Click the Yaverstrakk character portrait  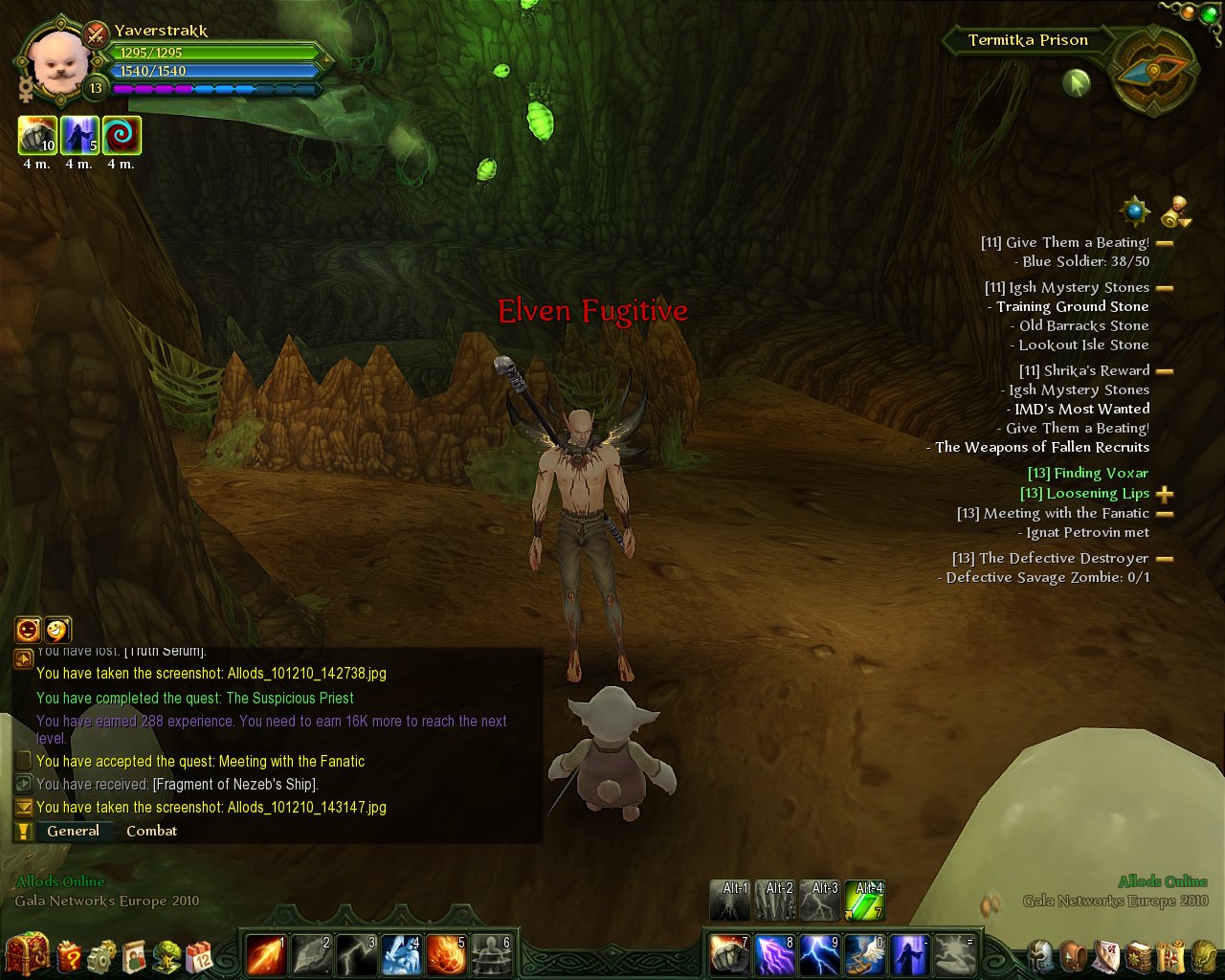point(59,61)
